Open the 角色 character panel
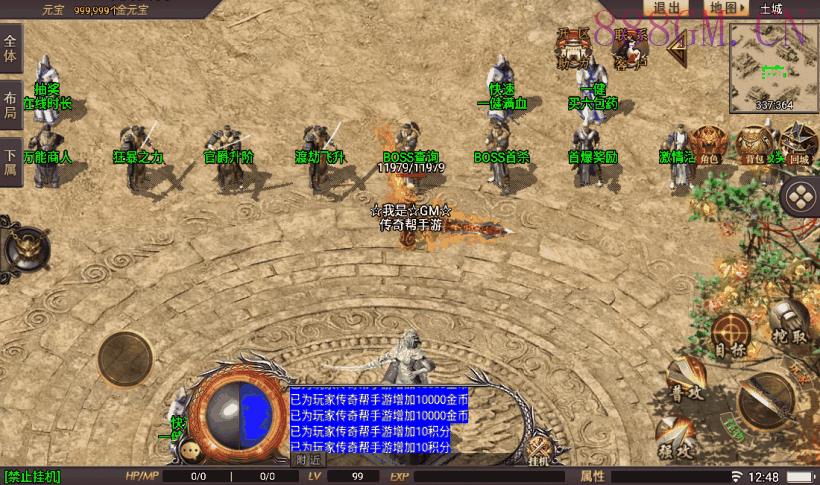 point(709,145)
